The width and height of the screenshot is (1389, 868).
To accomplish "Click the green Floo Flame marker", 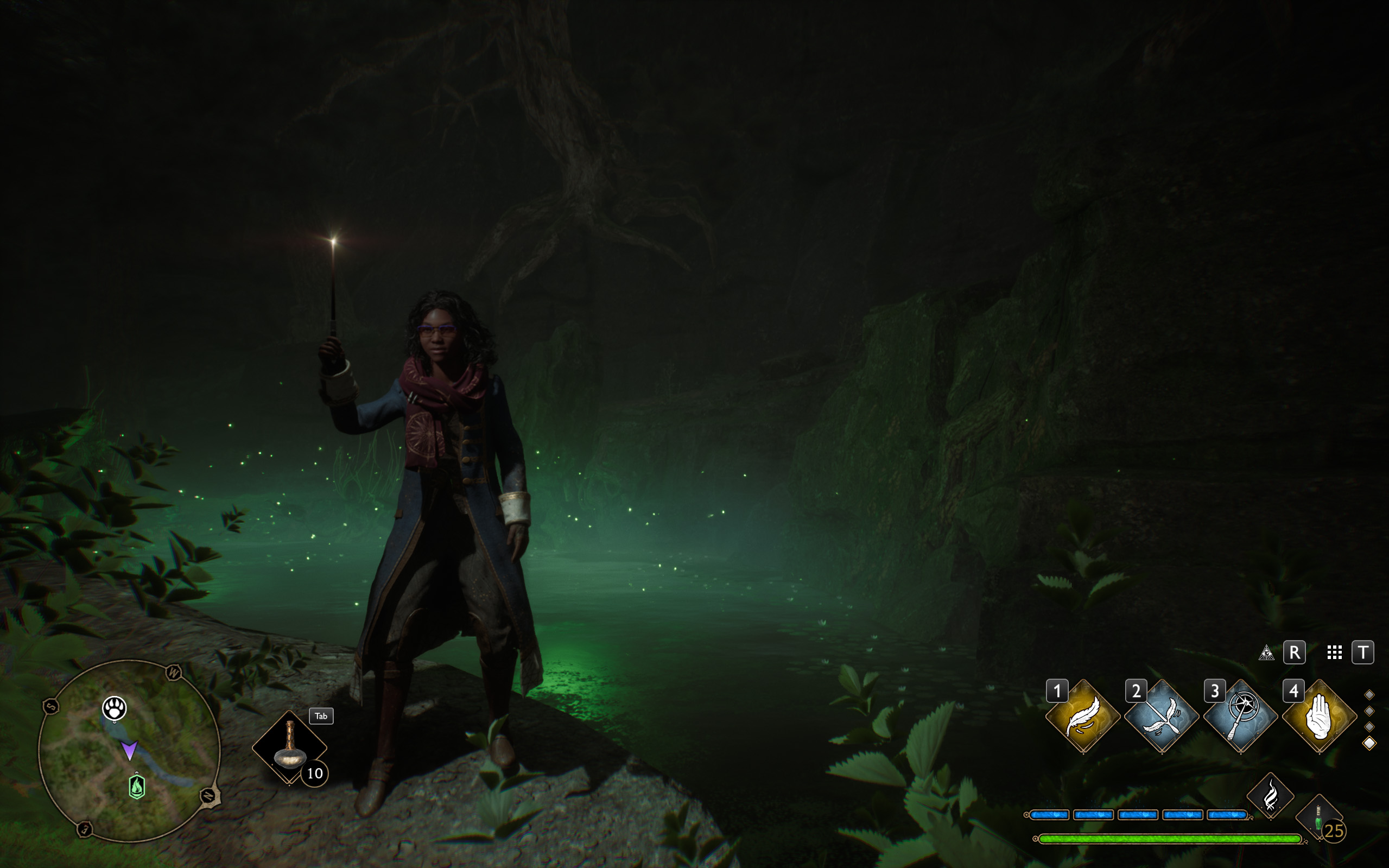I will (137, 787).
